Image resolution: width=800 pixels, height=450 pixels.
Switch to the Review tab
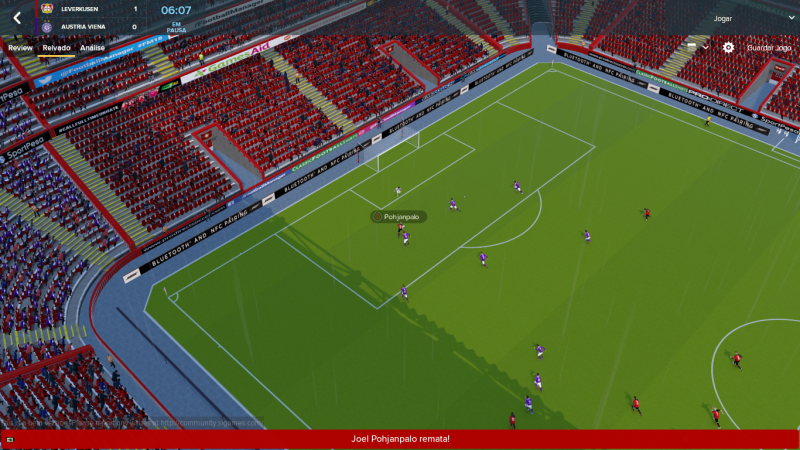[20, 47]
